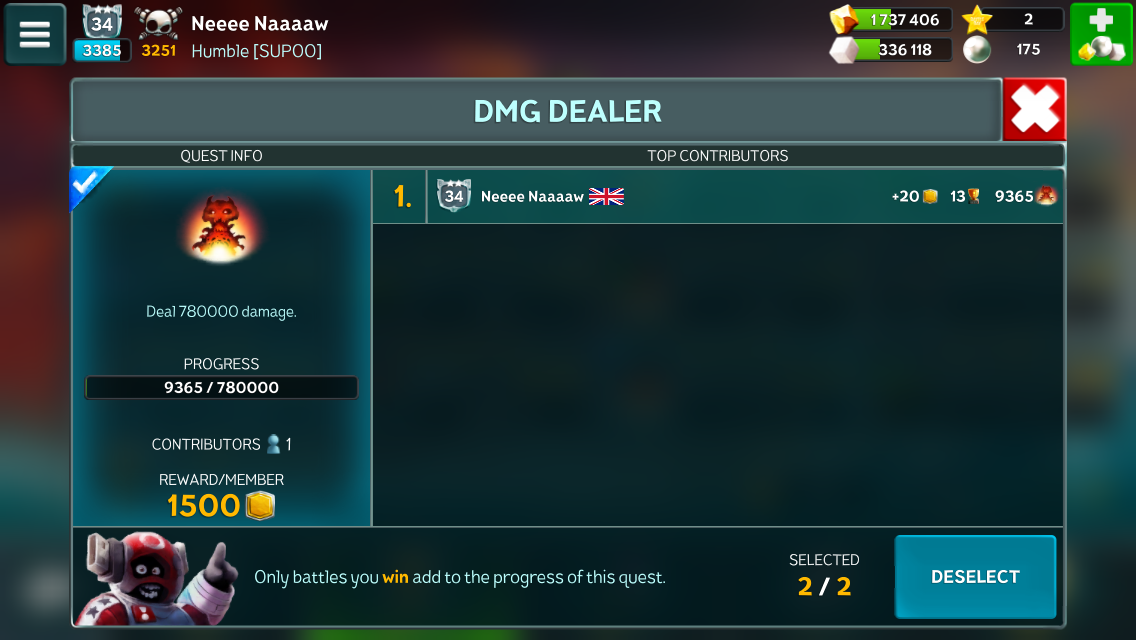Open the hamburger main menu
Screen dimensions: 1136x640
[35, 34]
